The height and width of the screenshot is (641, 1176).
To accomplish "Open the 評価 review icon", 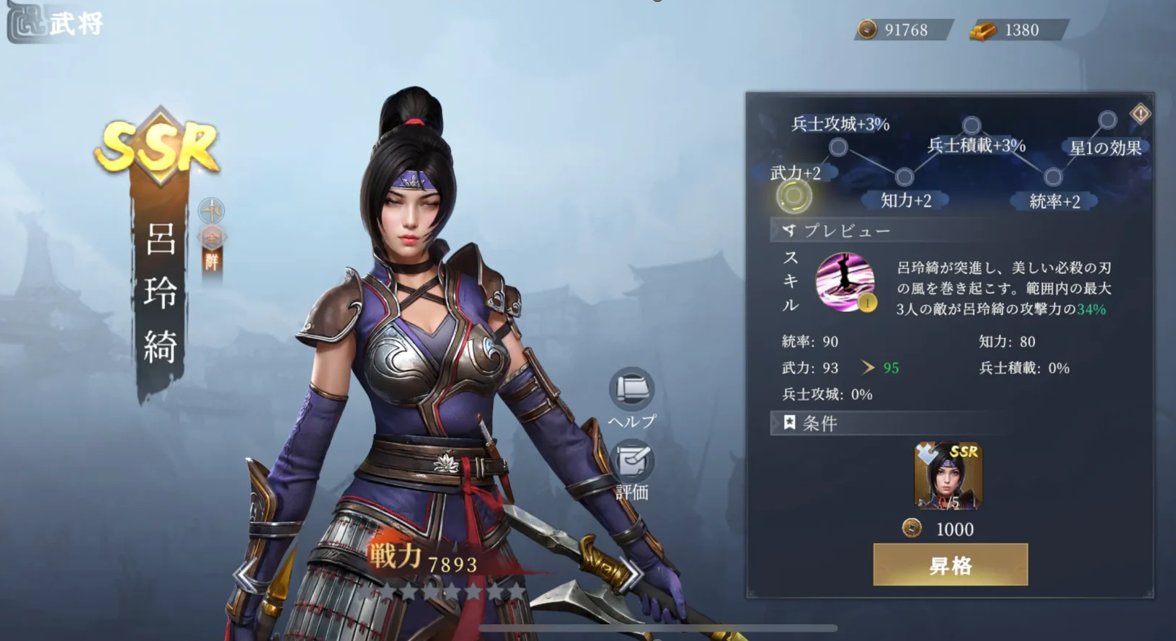I will click(632, 462).
